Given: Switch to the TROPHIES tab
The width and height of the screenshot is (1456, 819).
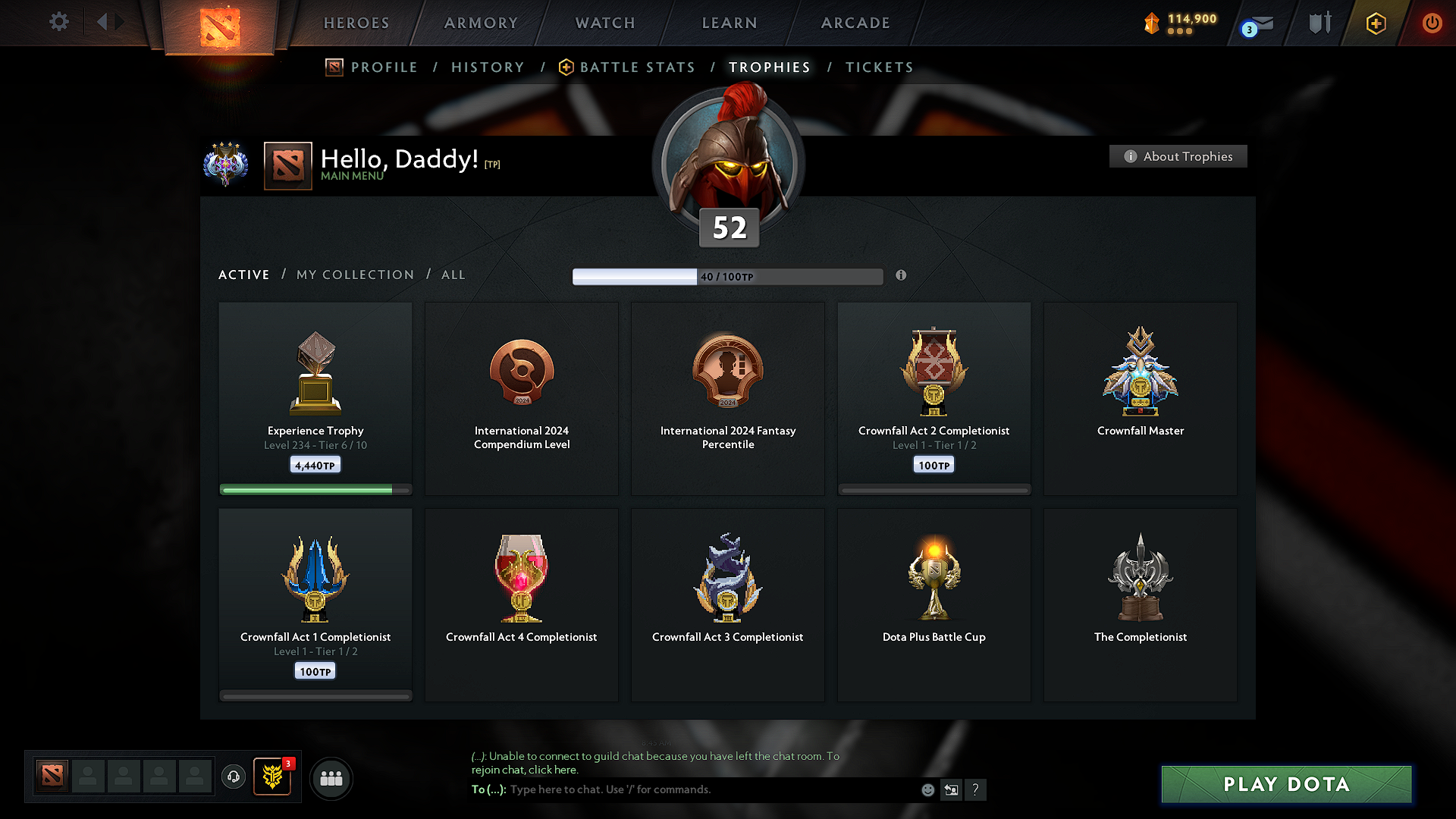Looking at the screenshot, I should pos(769,67).
